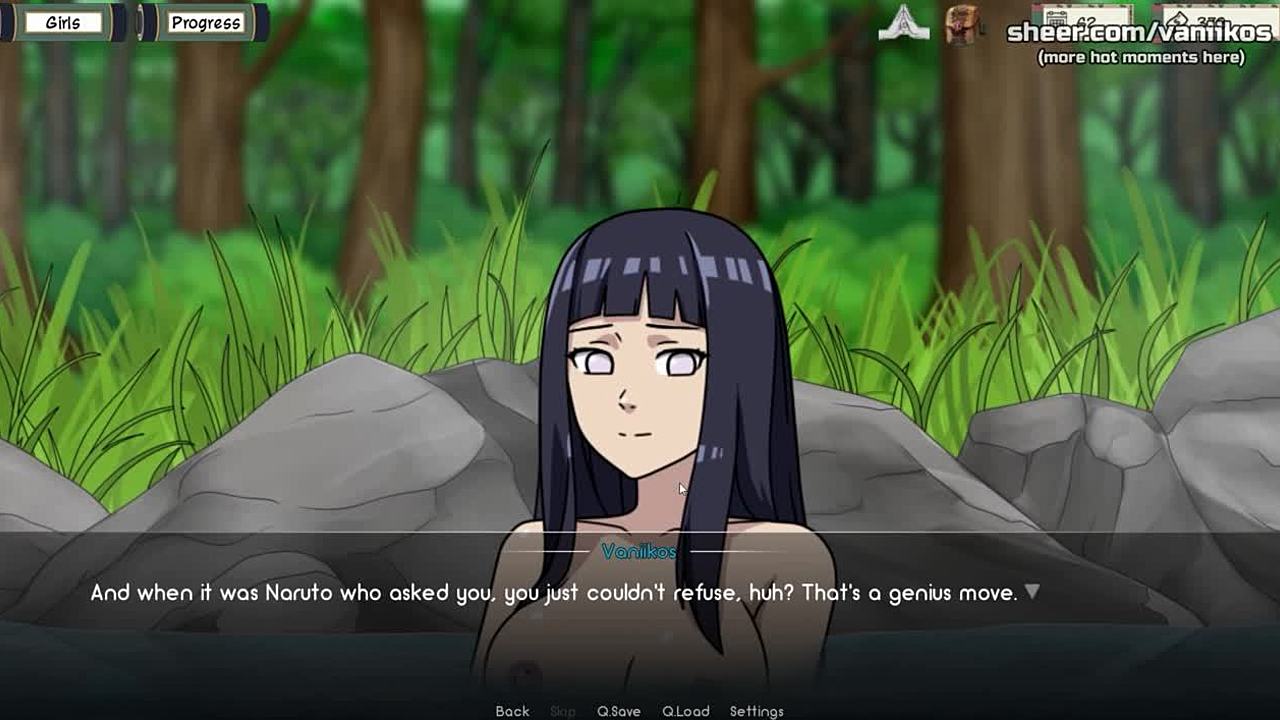Screen dimensions: 1280x720
Task: Click the hand-sign jutsu icon
Action: (903, 23)
